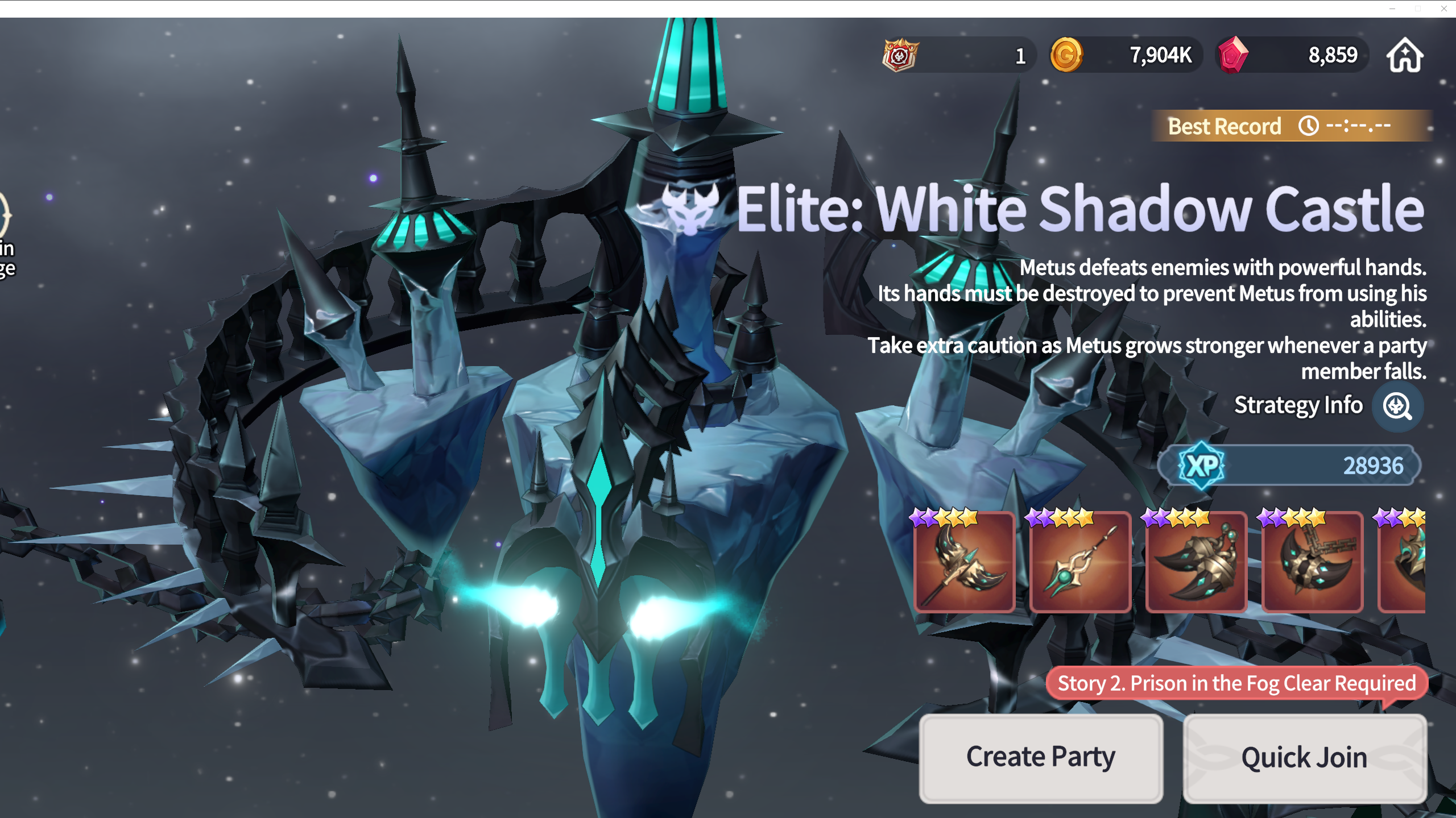The image size is (1456, 818).
Task: Tap the raid ticket emblem icon
Action: point(900,55)
